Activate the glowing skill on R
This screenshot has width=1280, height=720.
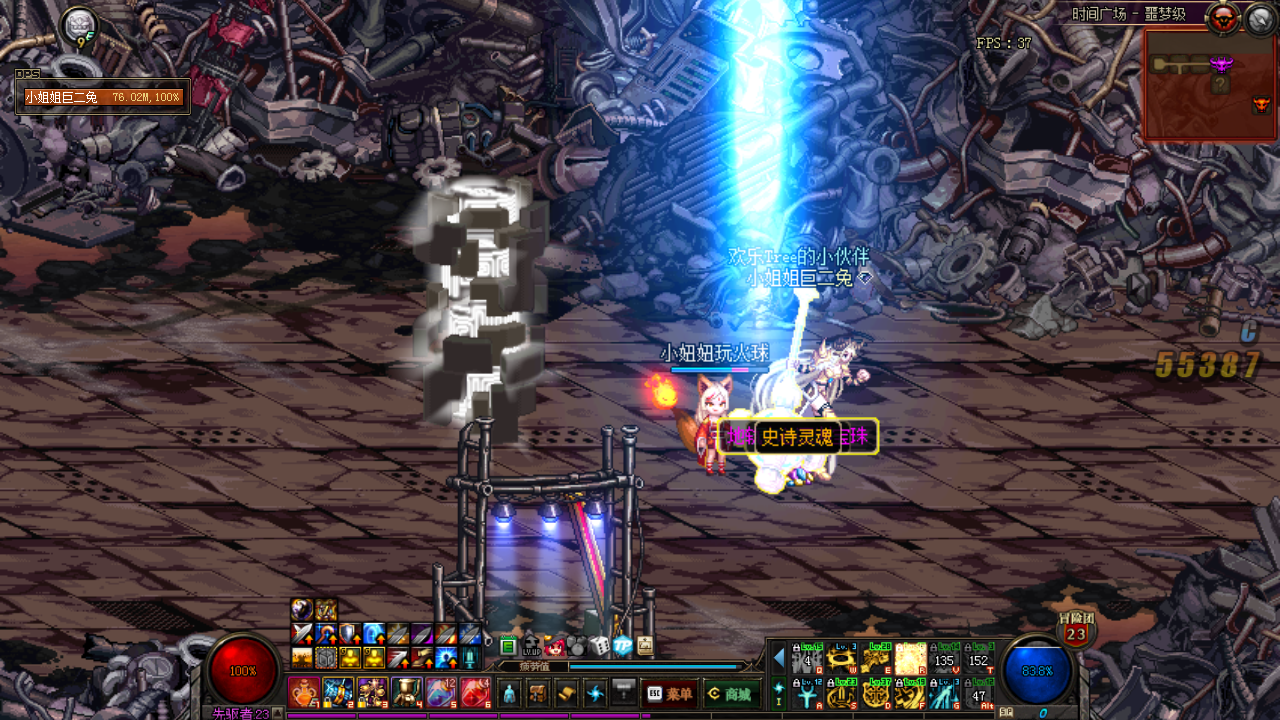tap(910, 660)
